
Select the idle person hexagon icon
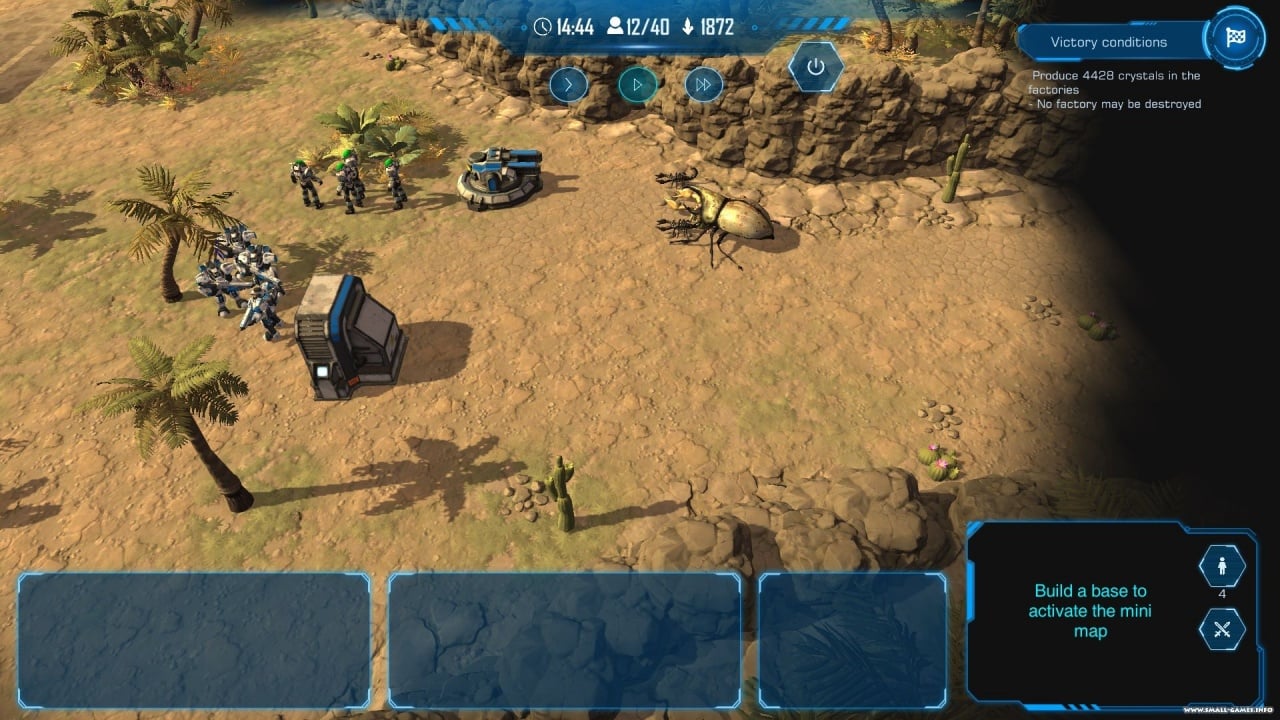1221,567
